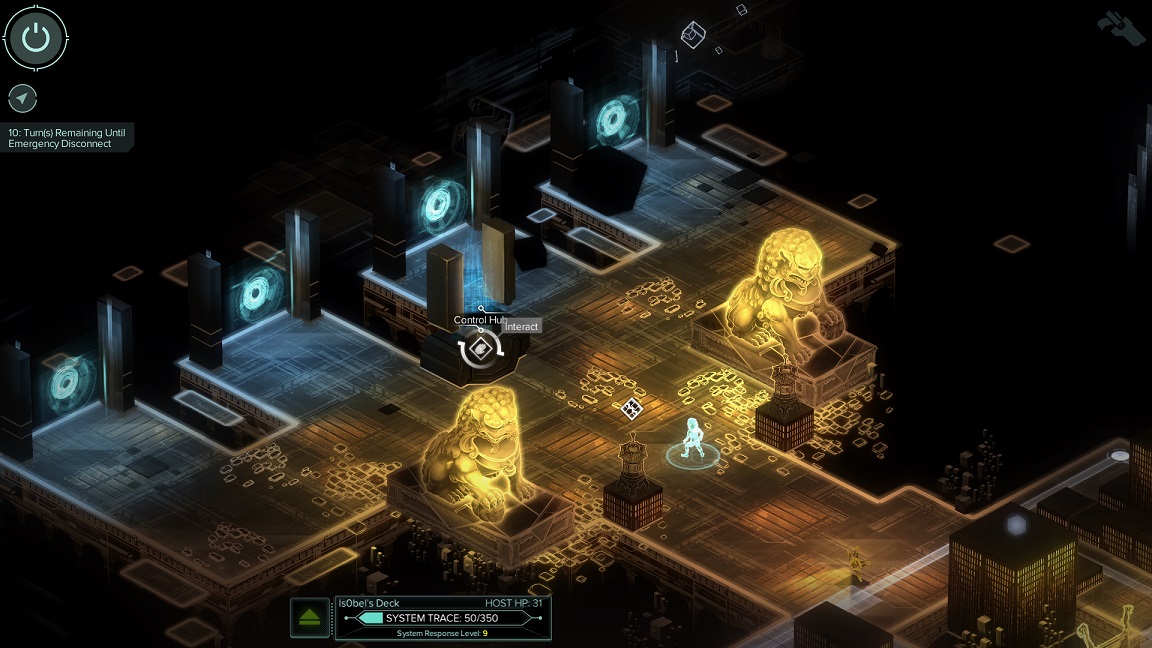This screenshot has height=648, width=1152.
Task: Click the power button to jack out
Action: (x=36, y=38)
